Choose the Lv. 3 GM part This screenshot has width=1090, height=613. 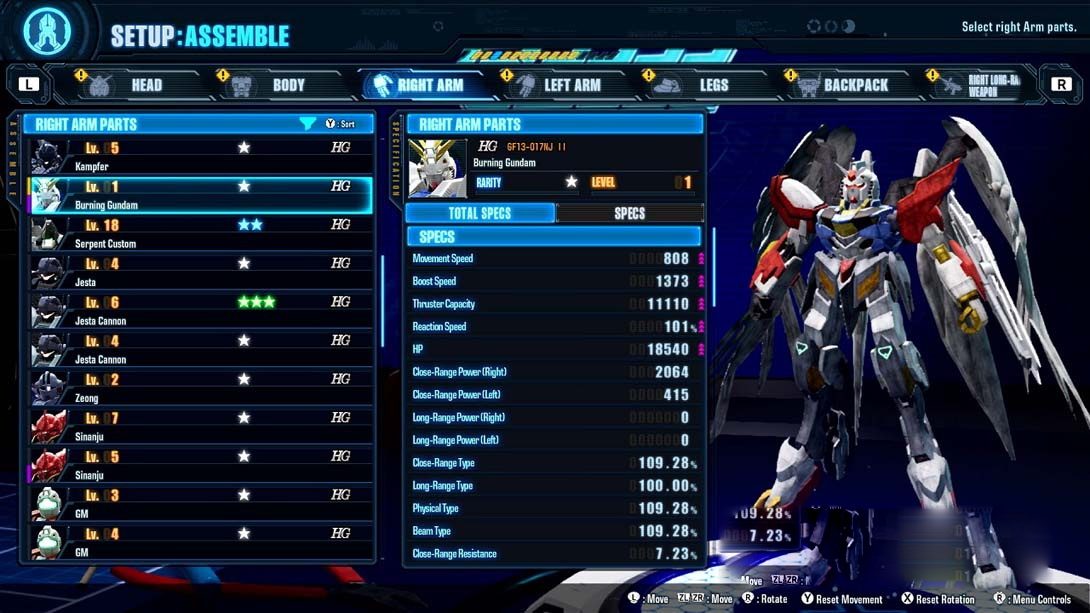(x=200, y=504)
